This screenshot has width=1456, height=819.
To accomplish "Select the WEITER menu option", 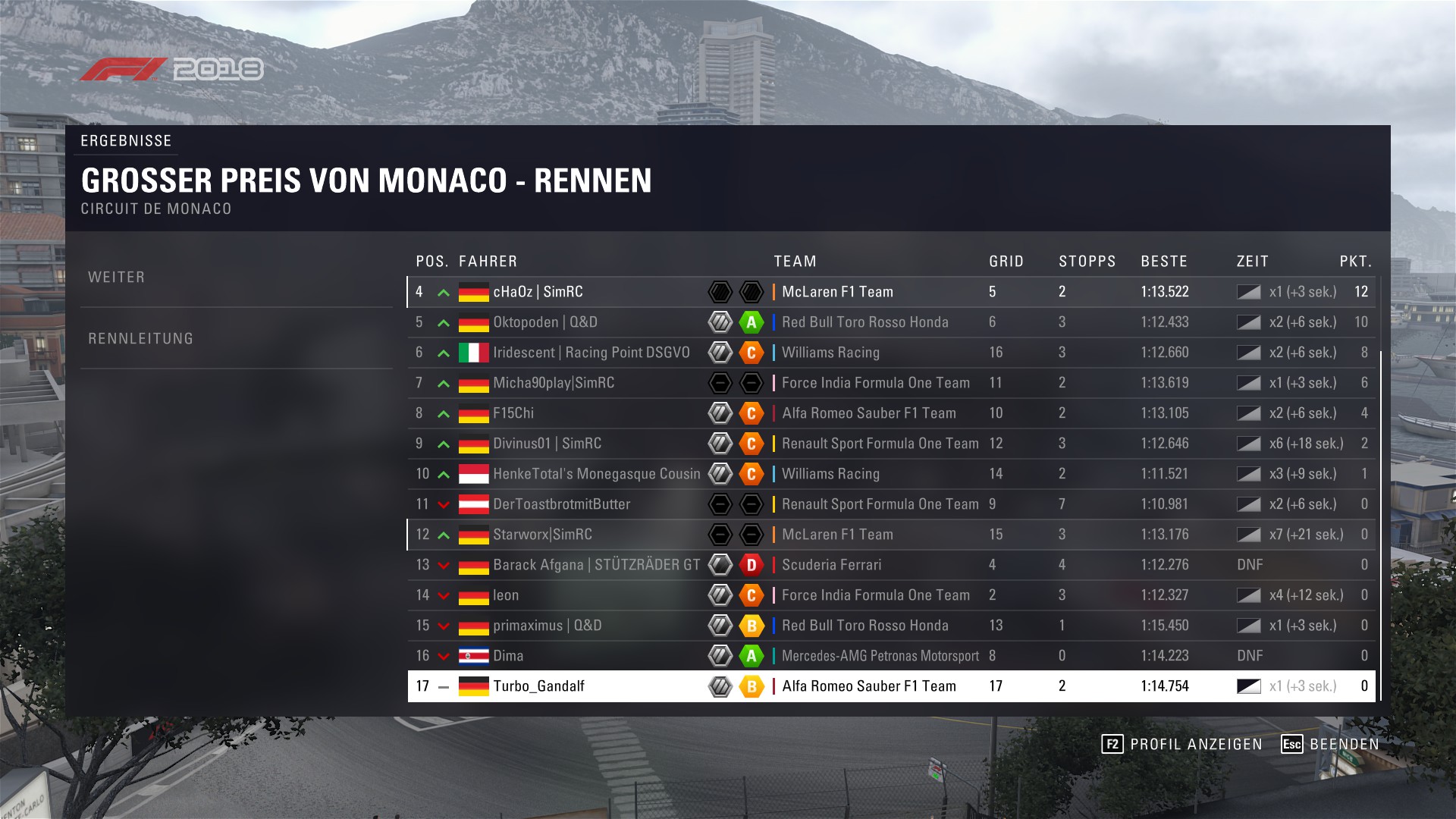I will point(117,278).
